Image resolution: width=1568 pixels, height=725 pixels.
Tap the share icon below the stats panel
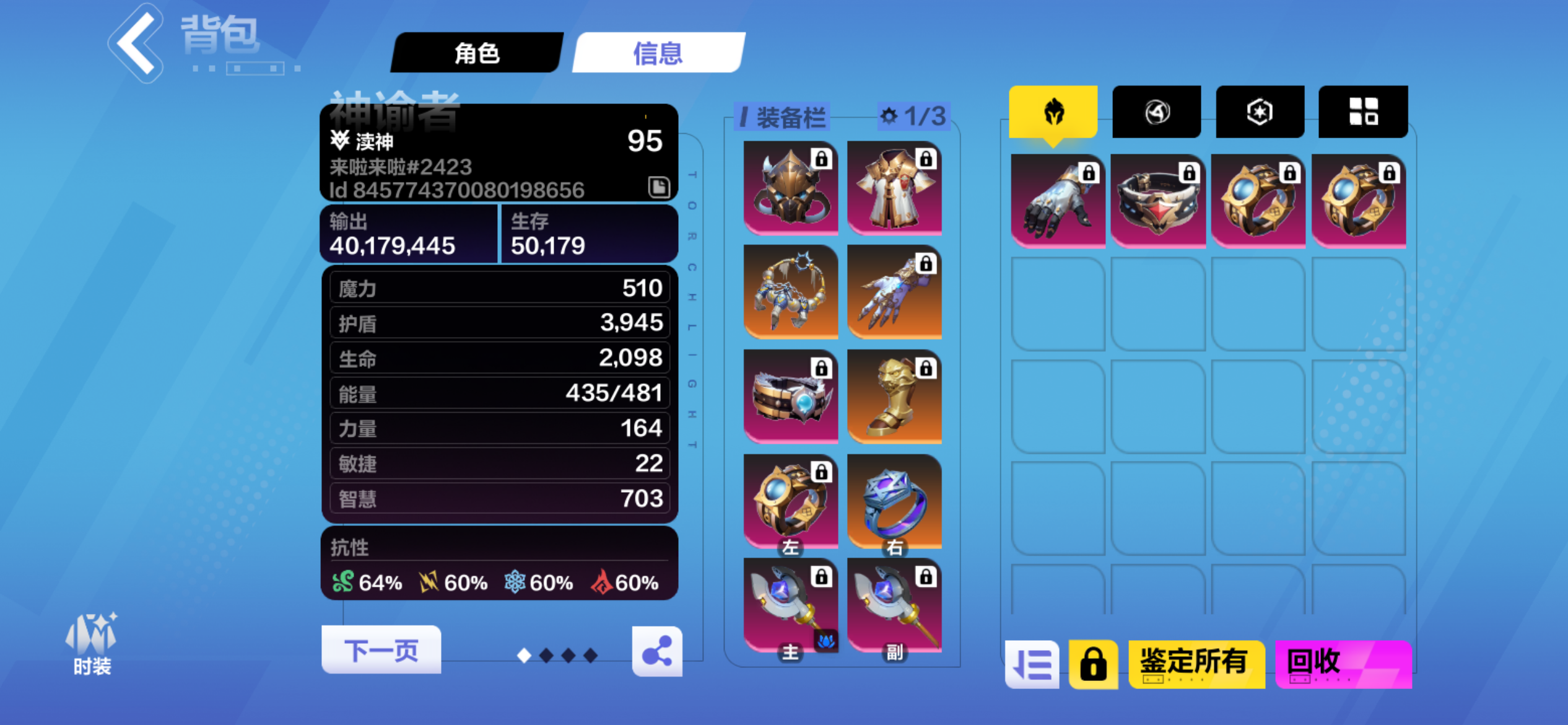coord(658,650)
